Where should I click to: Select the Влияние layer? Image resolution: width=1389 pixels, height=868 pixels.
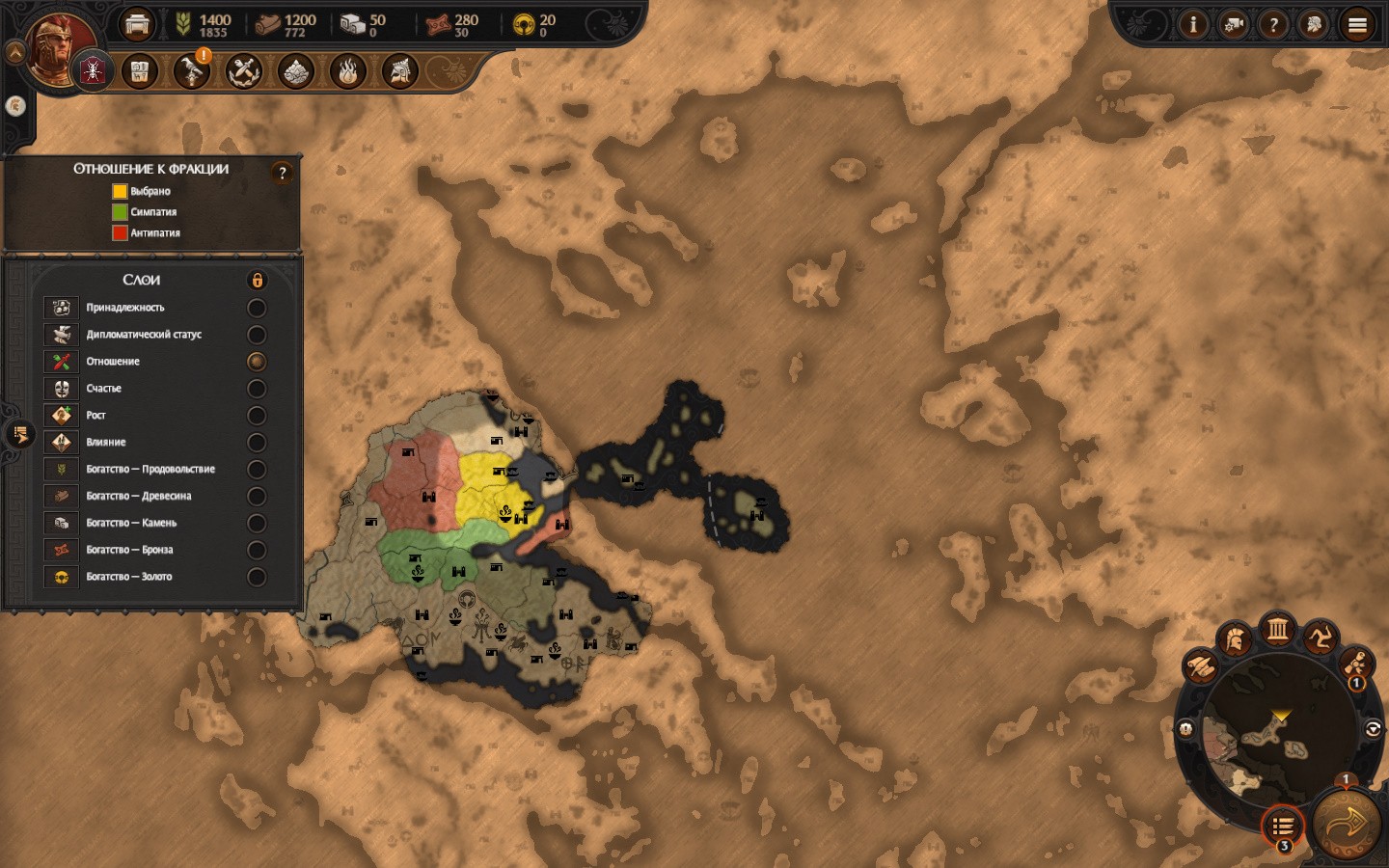pyautogui.click(x=257, y=443)
